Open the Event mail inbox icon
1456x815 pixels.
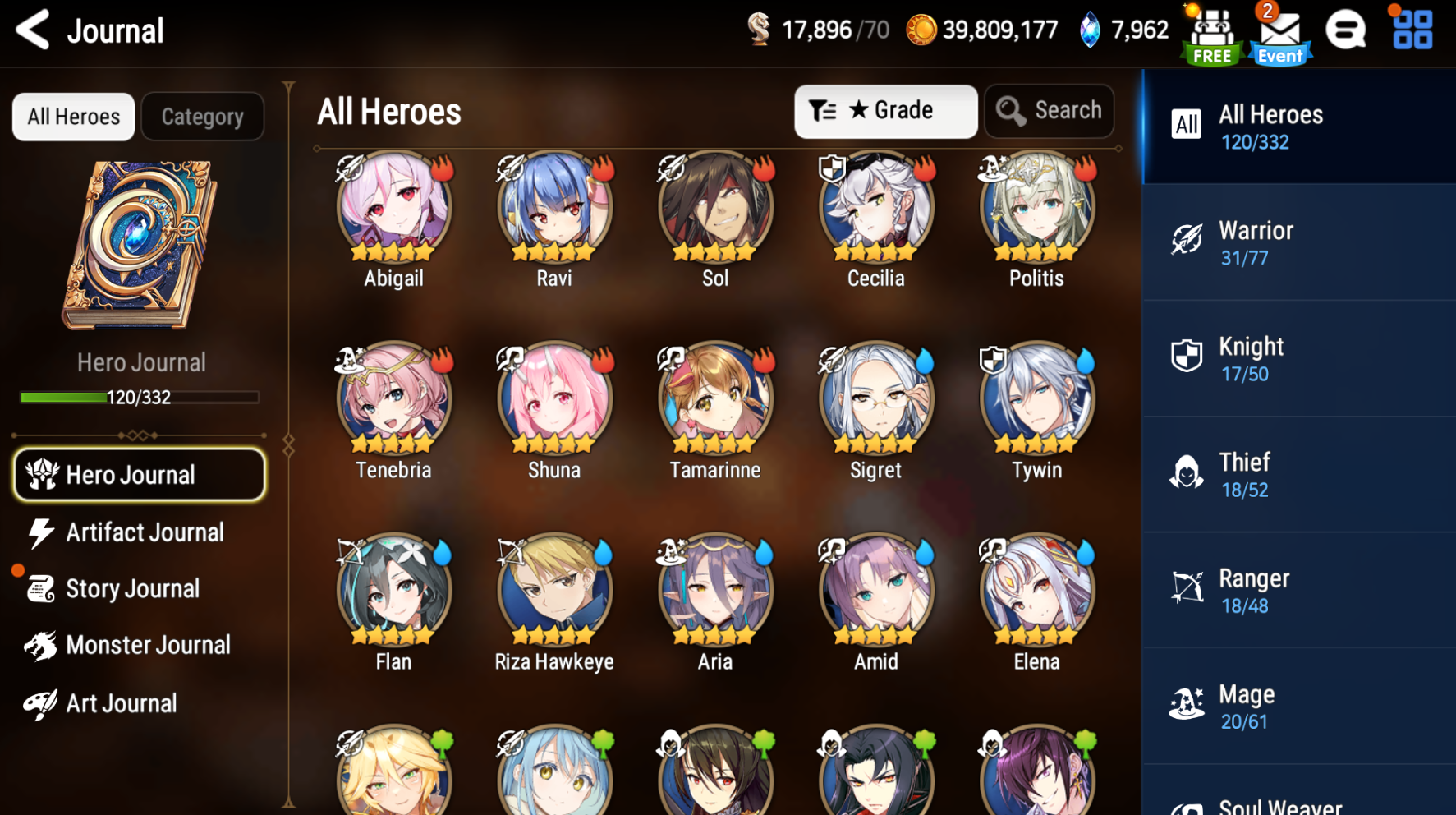click(1278, 31)
